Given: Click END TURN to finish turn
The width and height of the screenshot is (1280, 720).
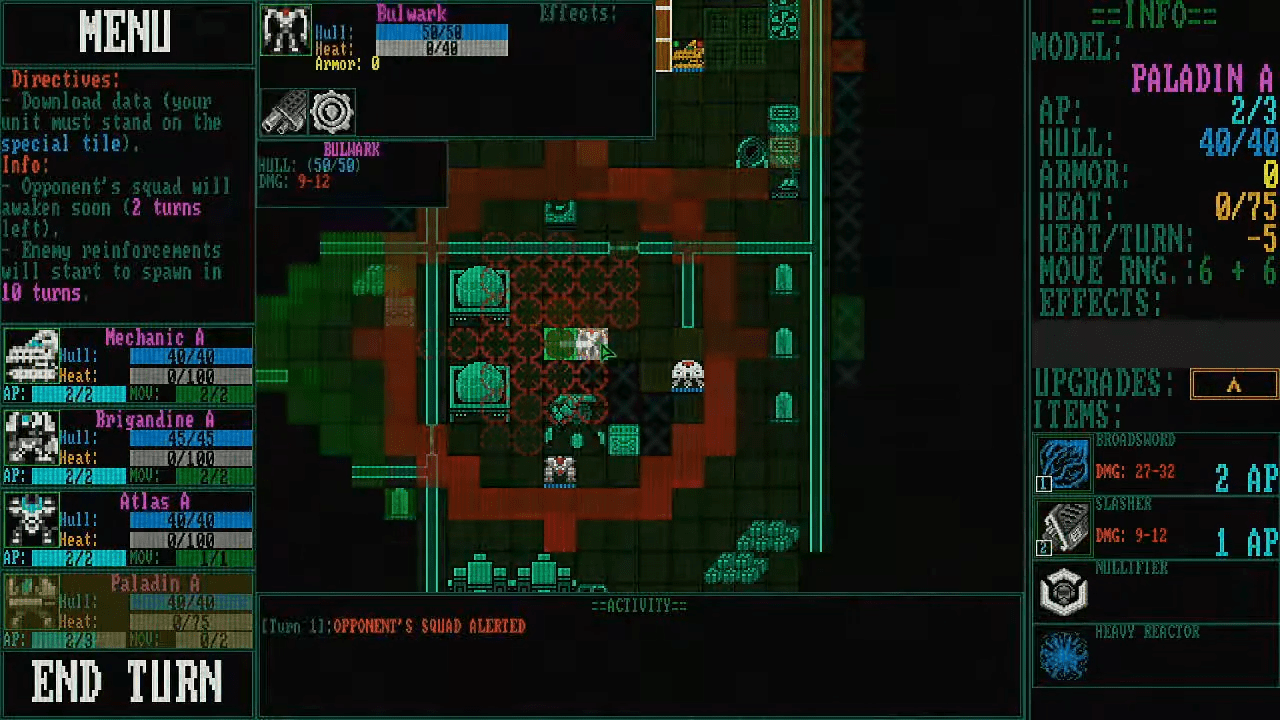Looking at the screenshot, I should [x=127, y=683].
